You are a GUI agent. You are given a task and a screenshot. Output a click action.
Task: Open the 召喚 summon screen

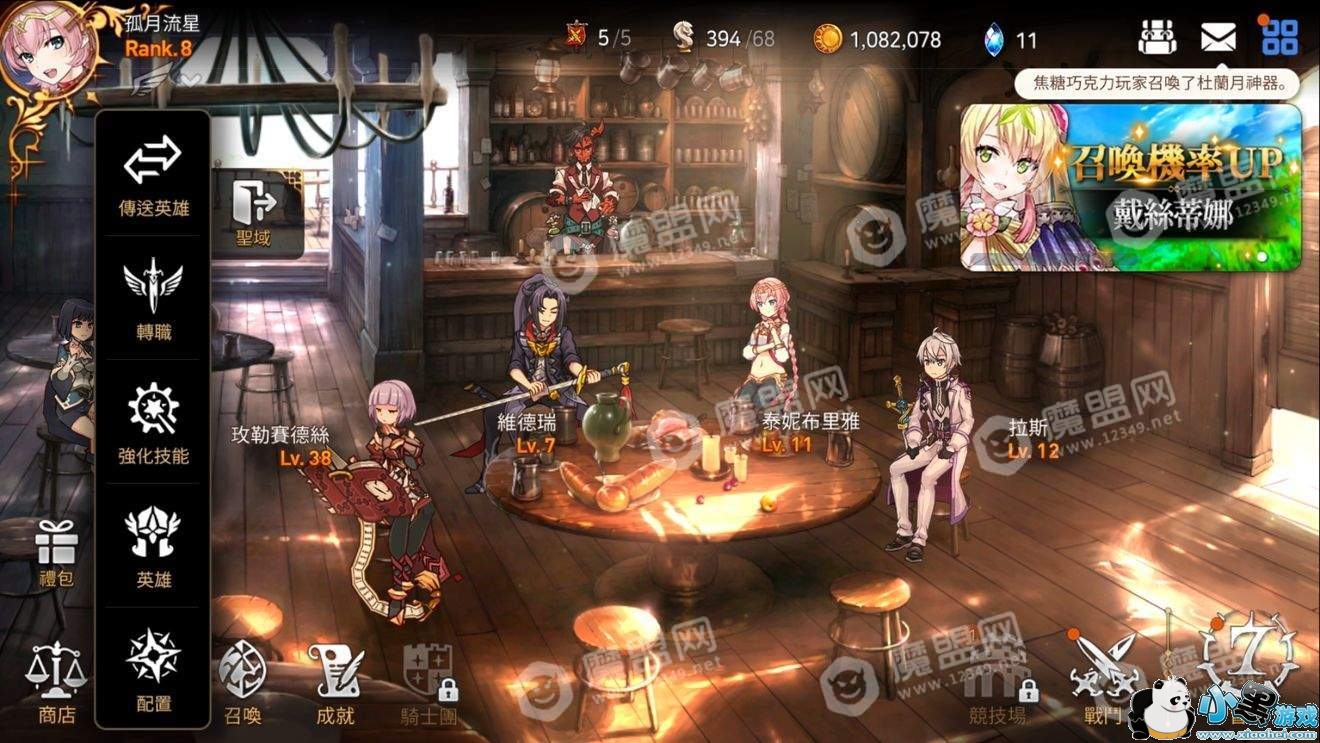coord(242,682)
